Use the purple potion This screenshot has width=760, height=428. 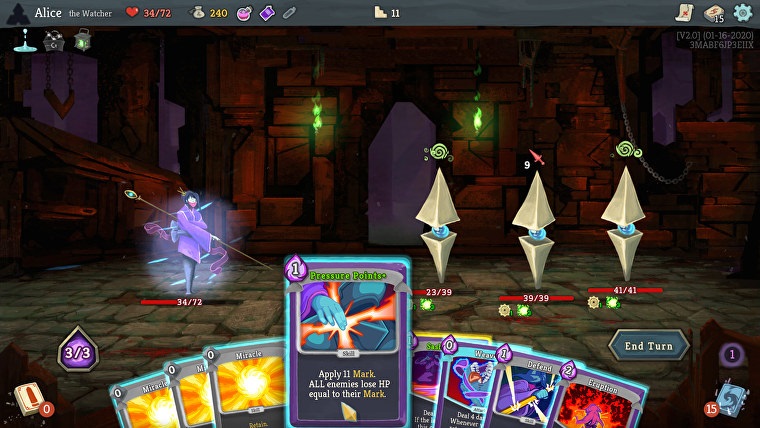point(267,13)
